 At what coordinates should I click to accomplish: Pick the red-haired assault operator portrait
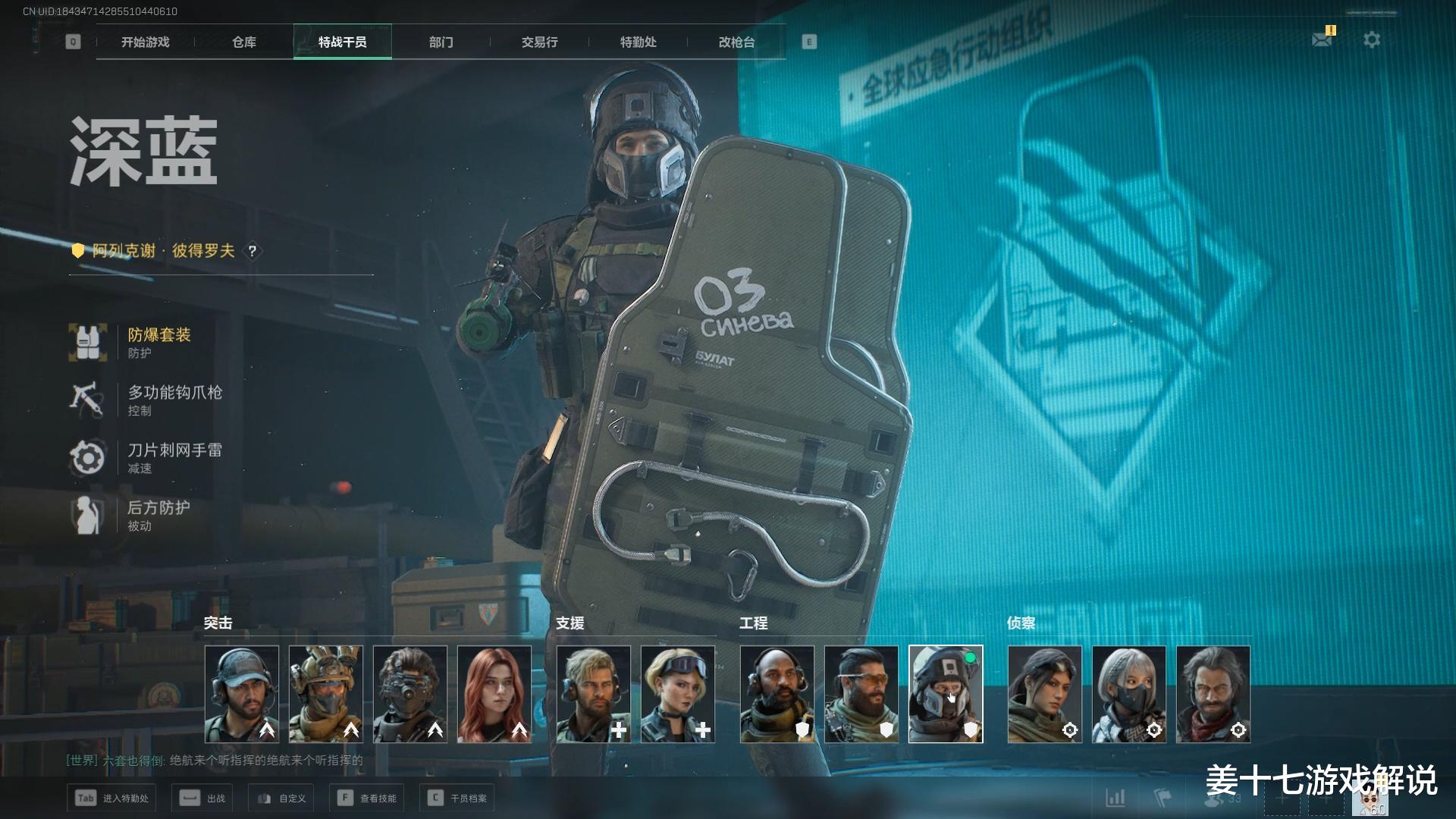coord(494,694)
